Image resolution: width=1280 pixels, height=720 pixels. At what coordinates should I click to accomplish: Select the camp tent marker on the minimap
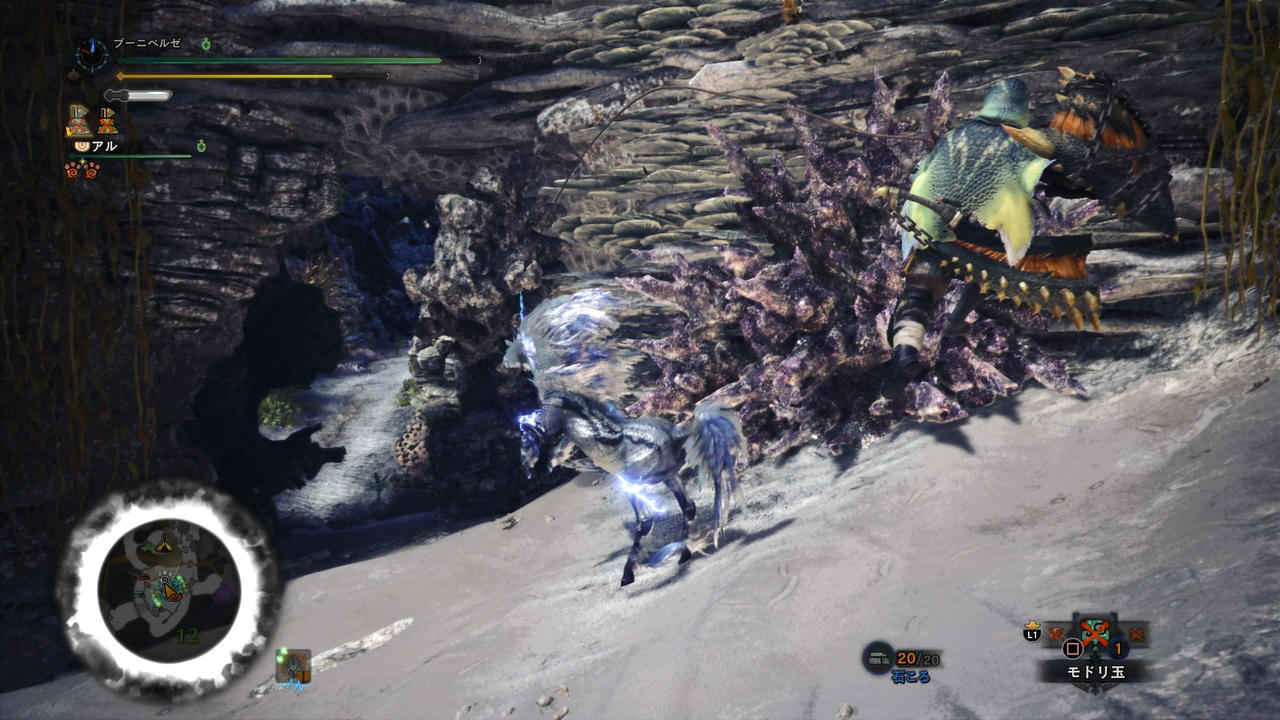click(163, 543)
